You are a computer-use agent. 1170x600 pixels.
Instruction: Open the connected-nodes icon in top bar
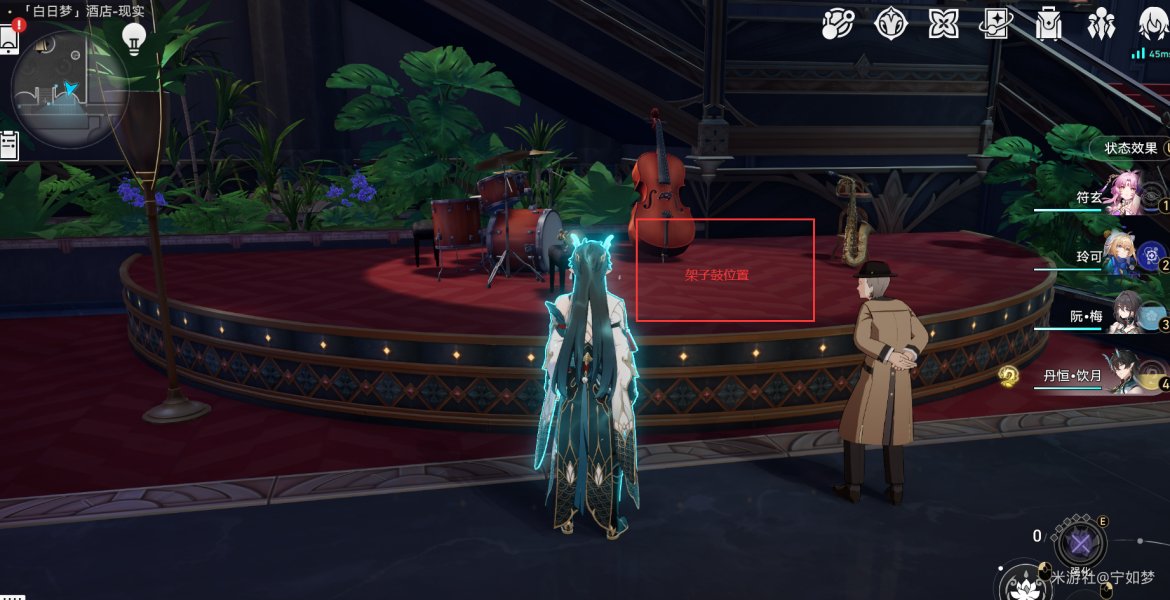pos(837,23)
